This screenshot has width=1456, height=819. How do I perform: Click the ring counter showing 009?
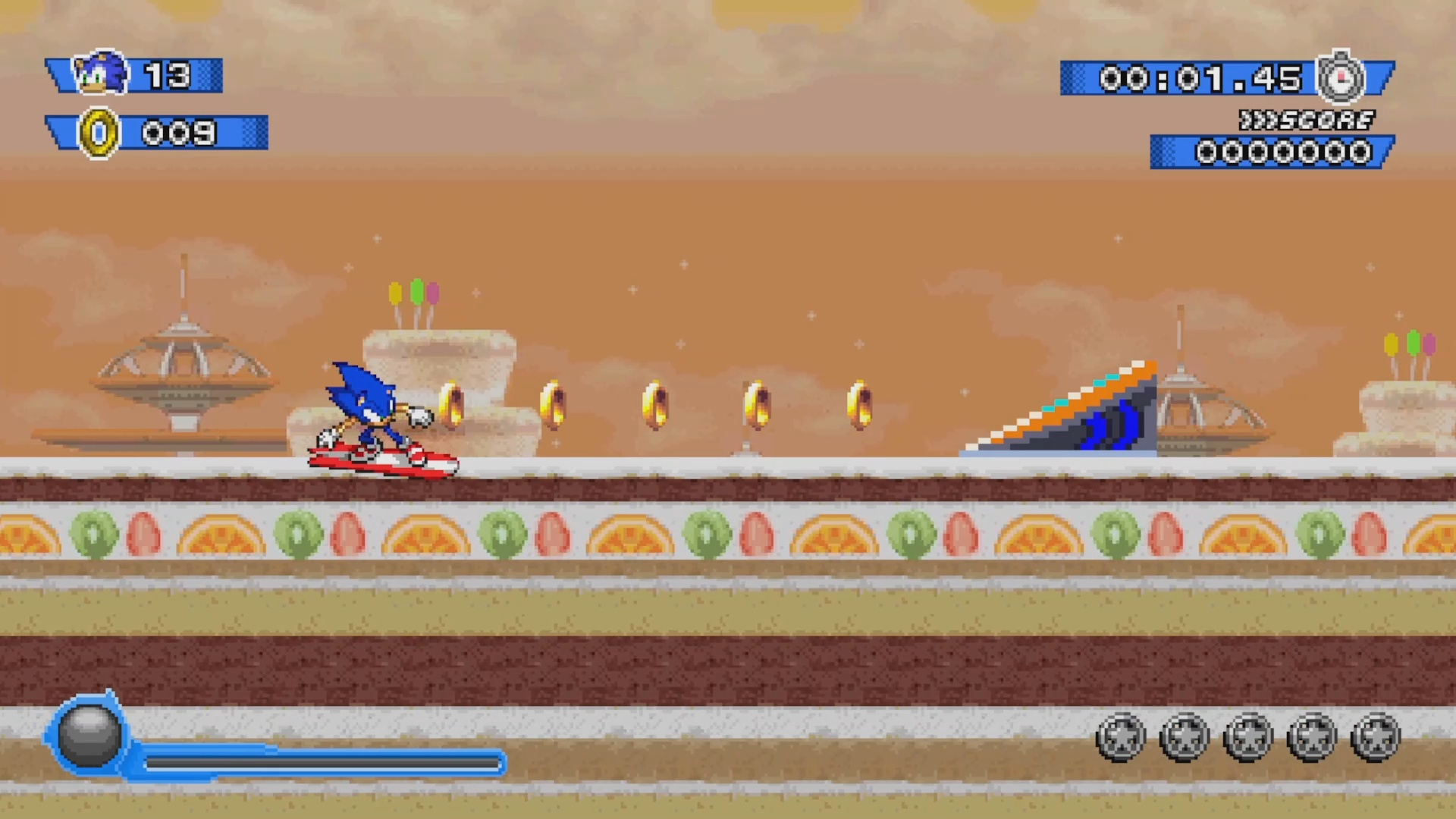click(x=182, y=133)
